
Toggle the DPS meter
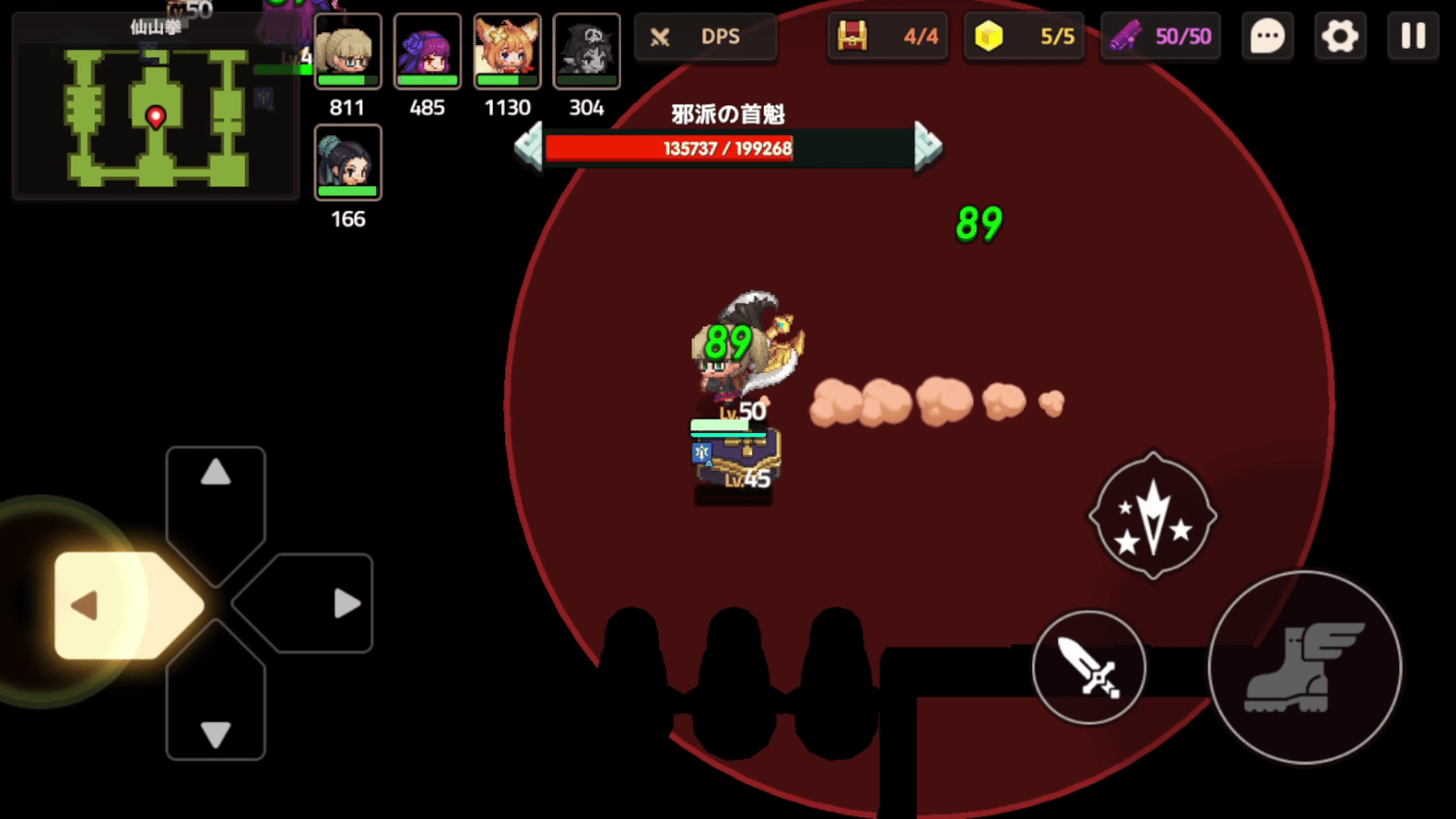pos(705,36)
